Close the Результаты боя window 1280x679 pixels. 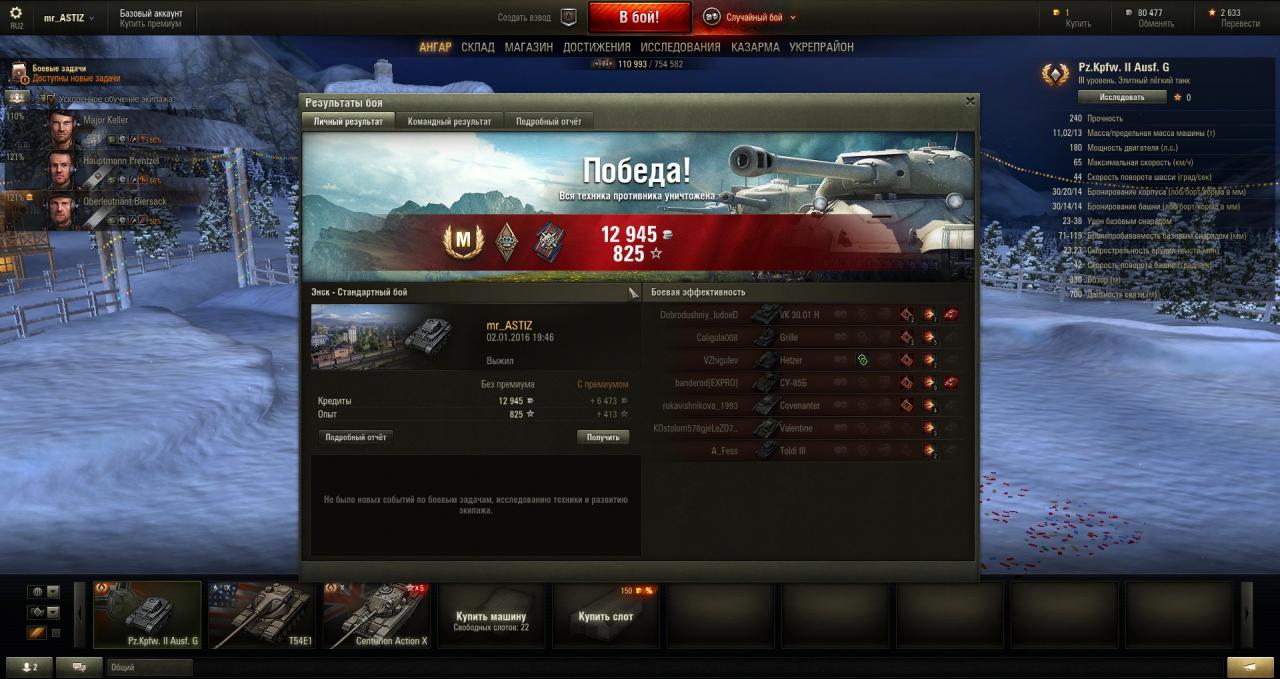(x=969, y=101)
